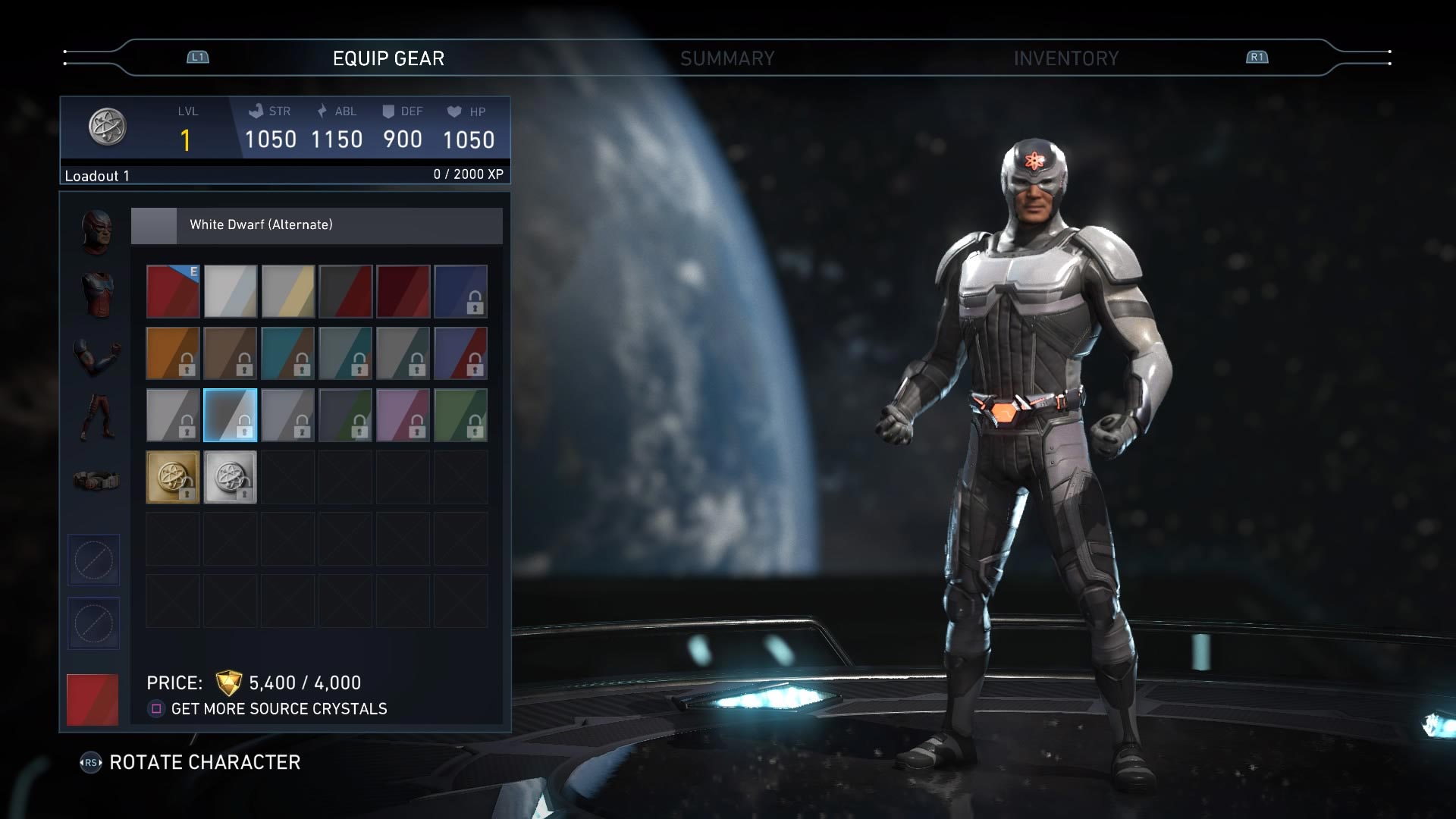Screen dimensions: 1456x819
Task: Open the torso armor gear slot
Action: [x=99, y=296]
